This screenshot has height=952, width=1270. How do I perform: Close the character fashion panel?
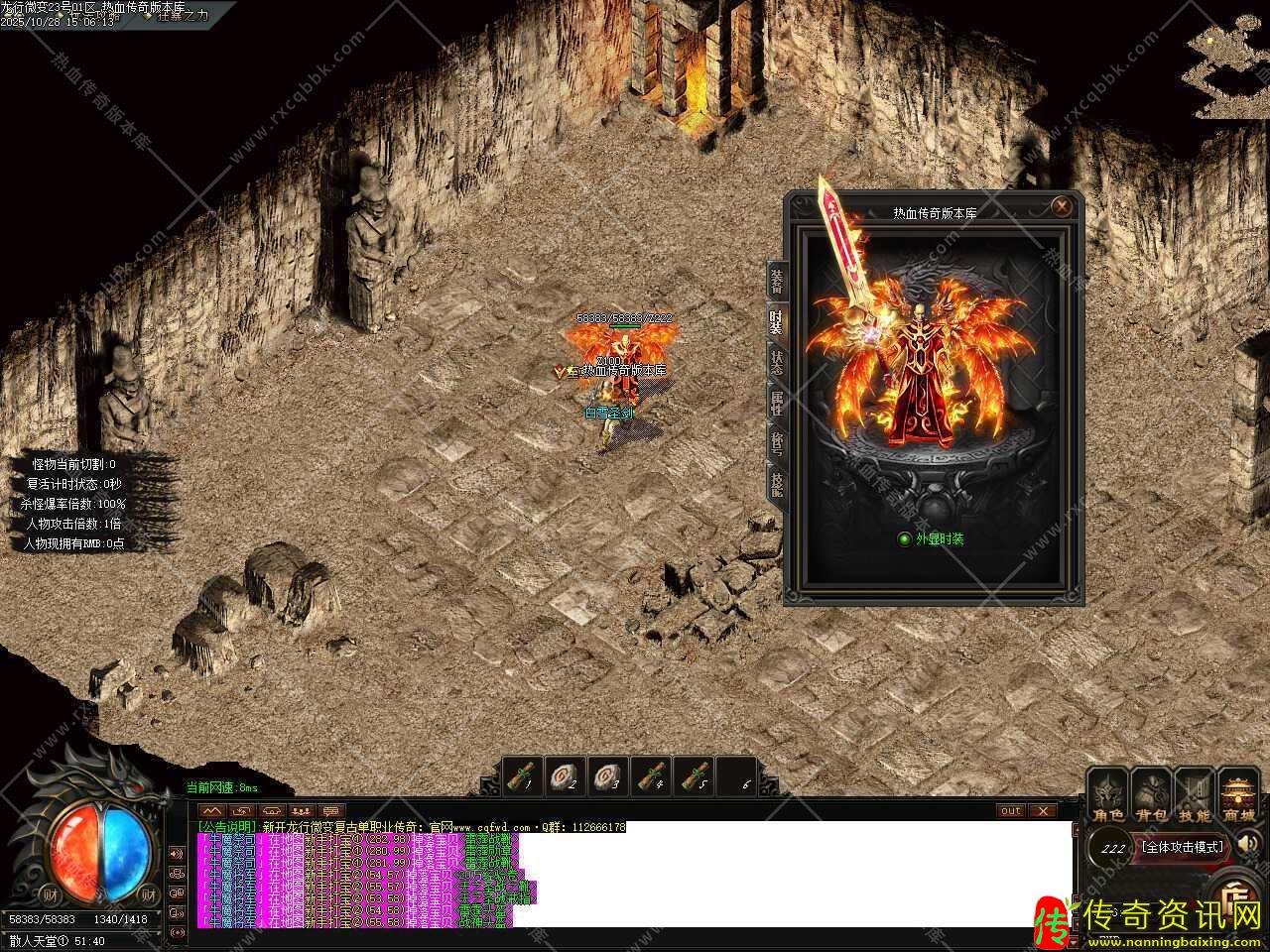[1062, 206]
